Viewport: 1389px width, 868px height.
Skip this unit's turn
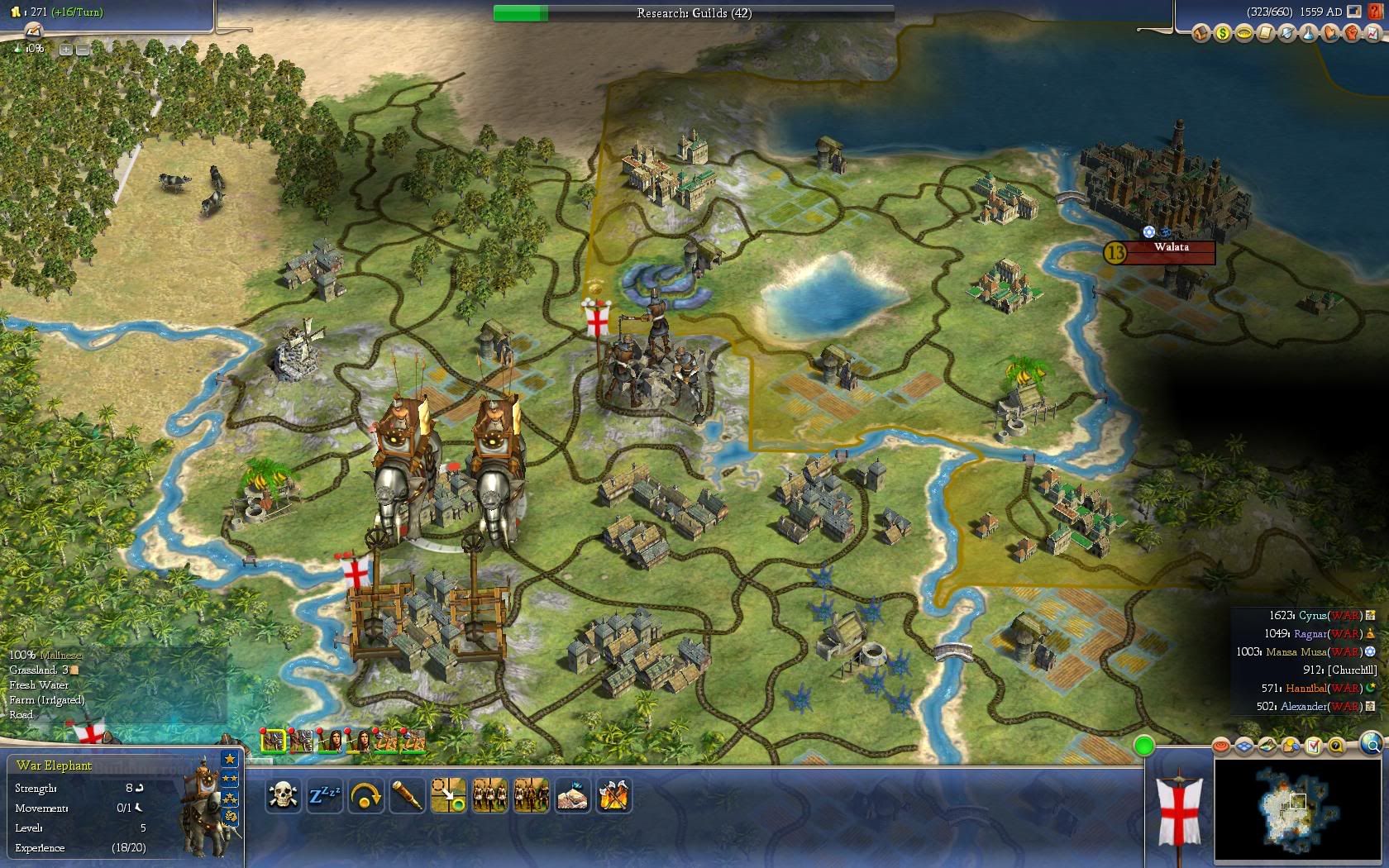pyautogui.click(x=365, y=796)
